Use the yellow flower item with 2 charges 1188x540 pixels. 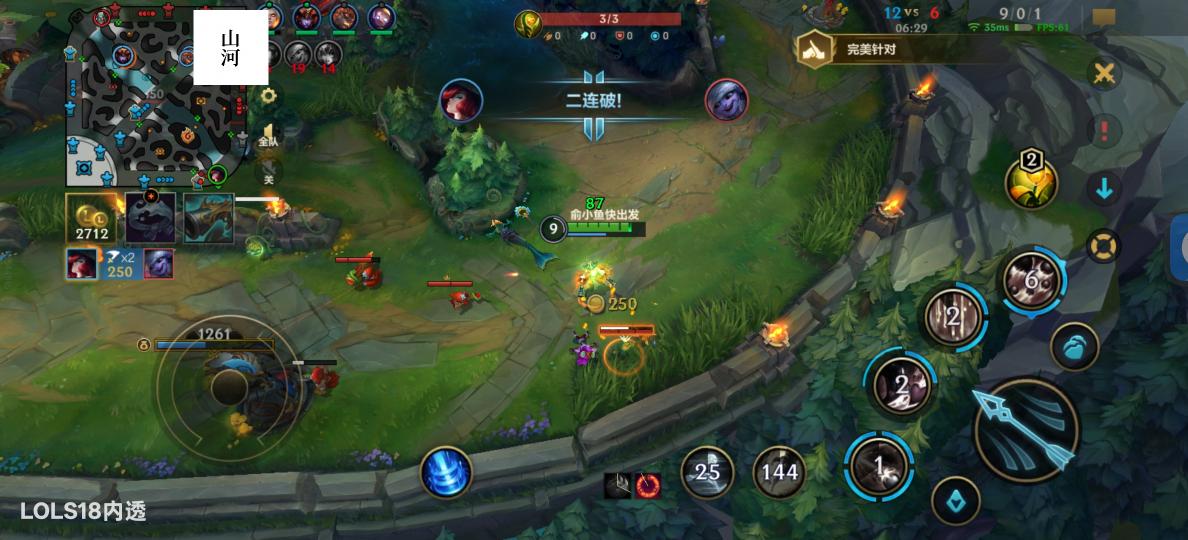pos(1031,183)
